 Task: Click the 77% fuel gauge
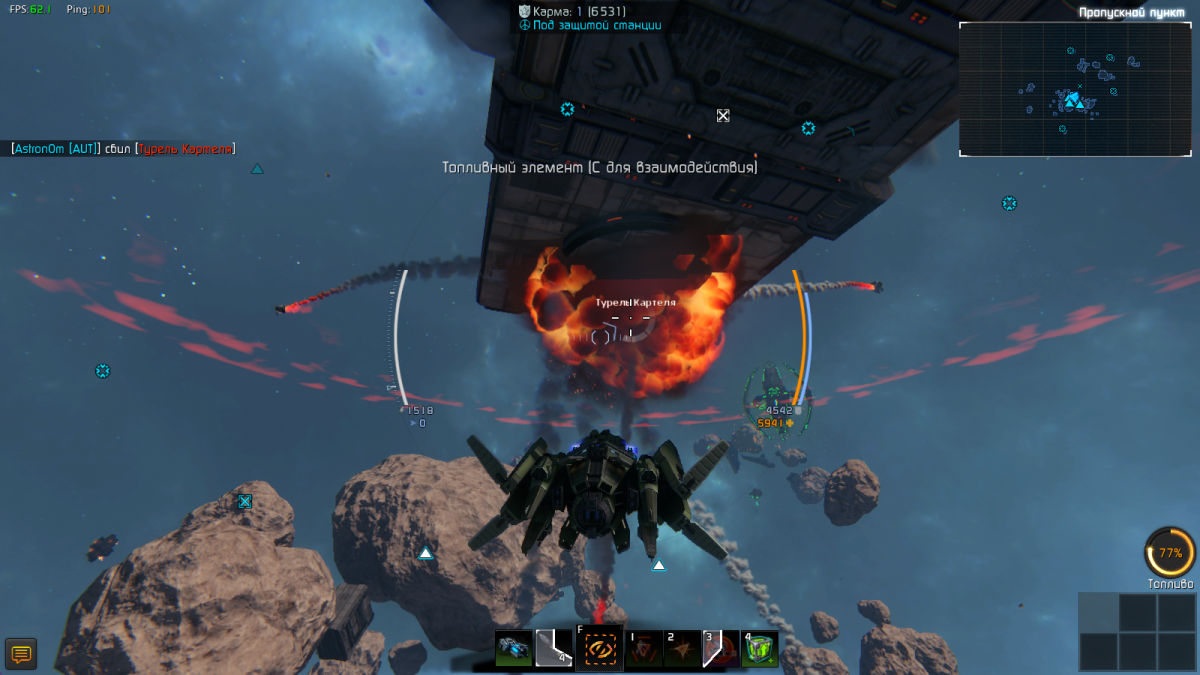point(1170,553)
